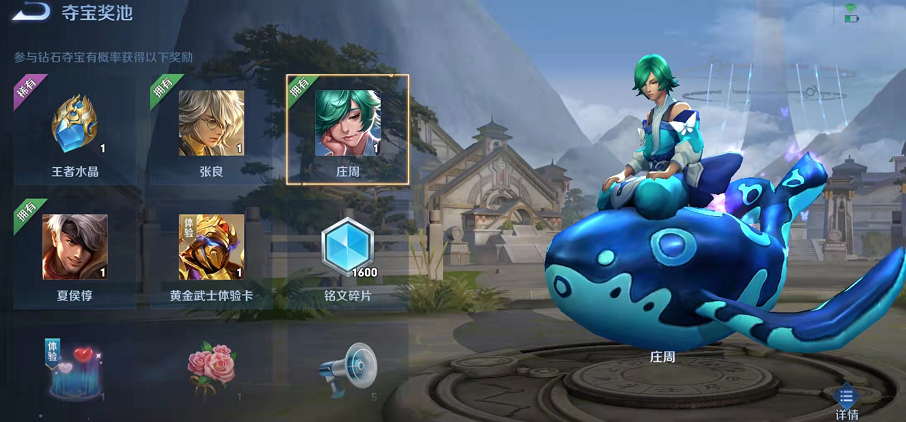Choose the 张良 hero reward
The image size is (906, 422).
pyautogui.click(x=211, y=125)
